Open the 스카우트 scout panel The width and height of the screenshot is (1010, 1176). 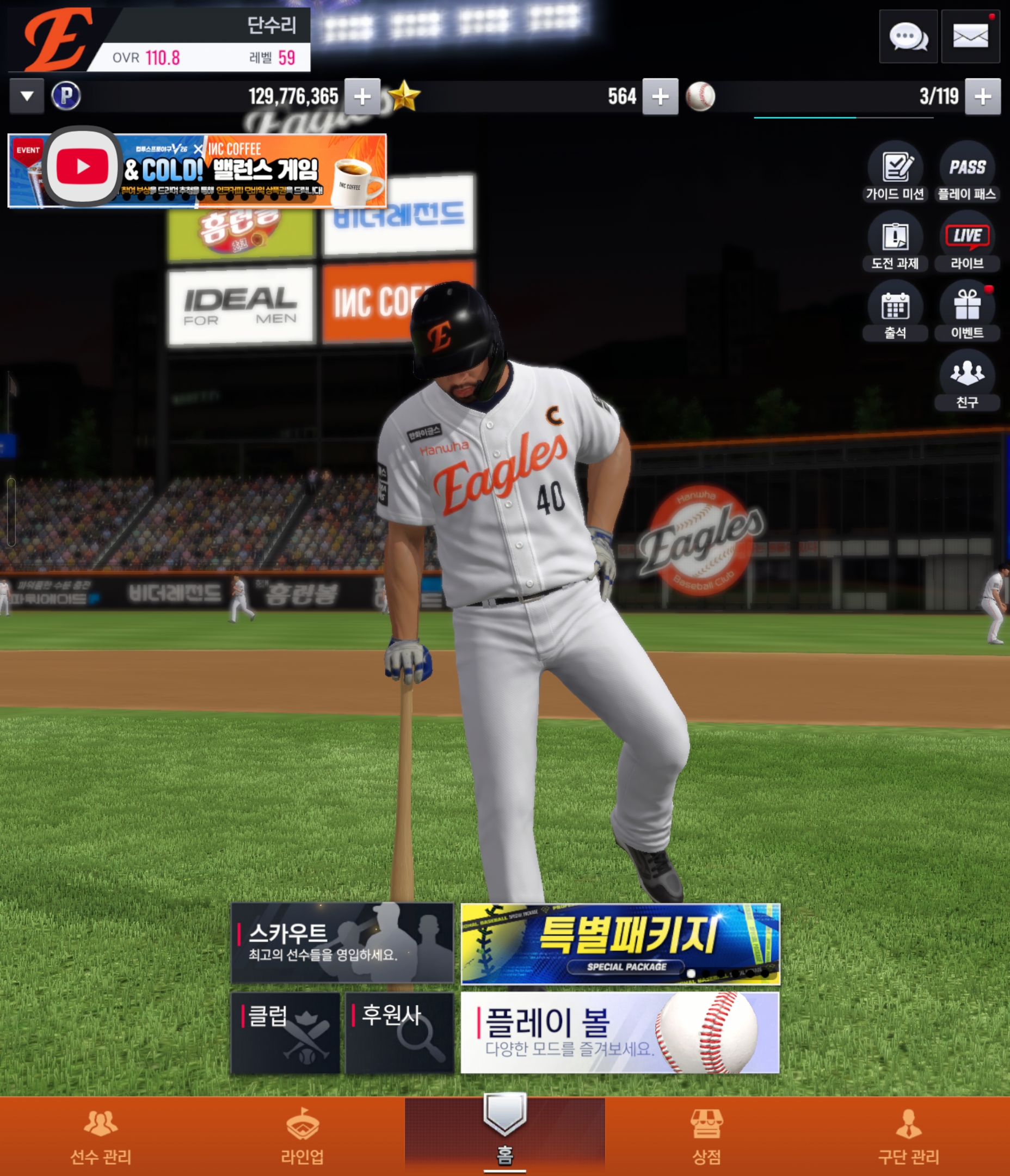click(342, 943)
